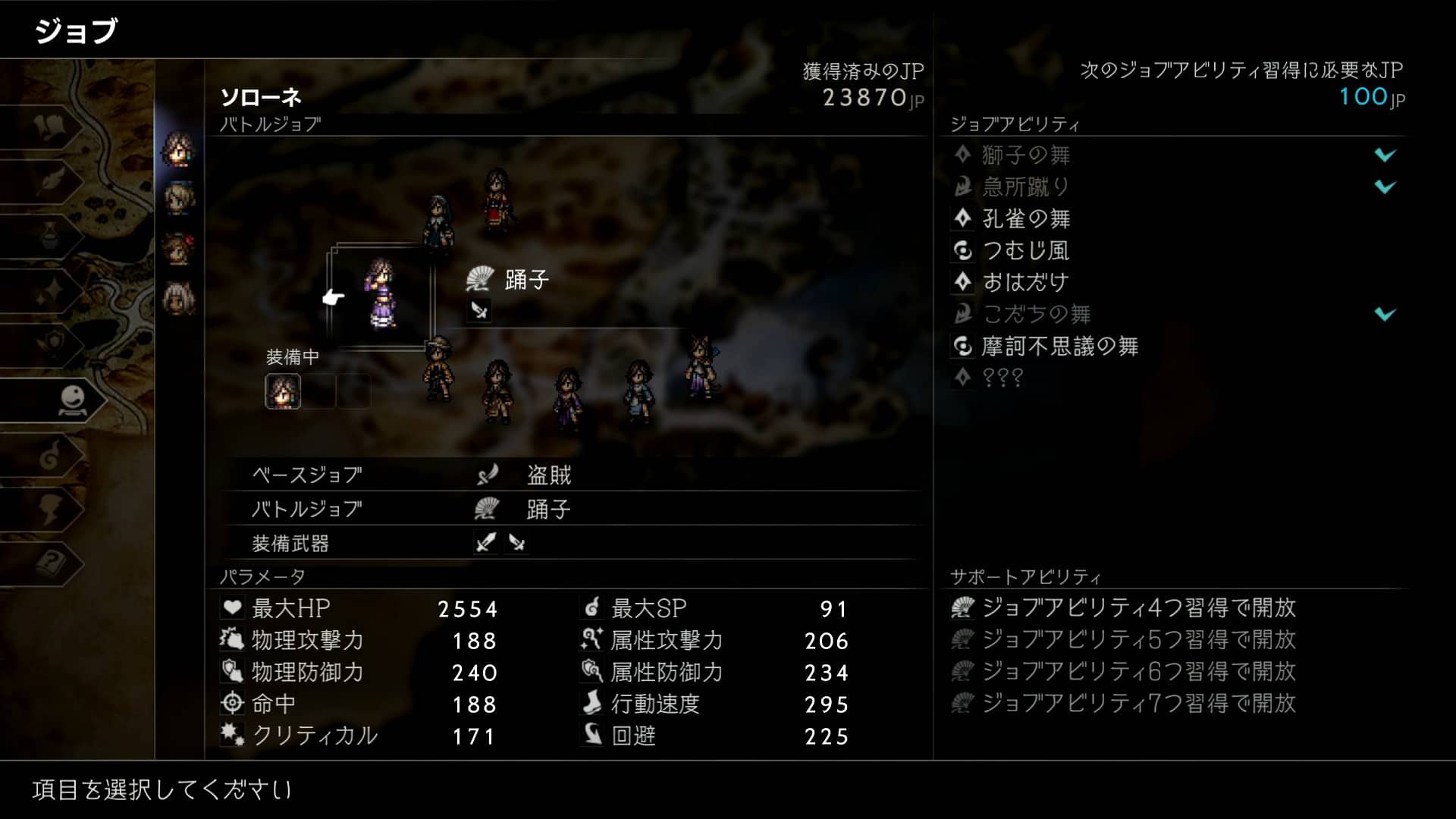Open the head silhouette menu tab
The image size is (1456, 819).
click(x=52, y=509)
